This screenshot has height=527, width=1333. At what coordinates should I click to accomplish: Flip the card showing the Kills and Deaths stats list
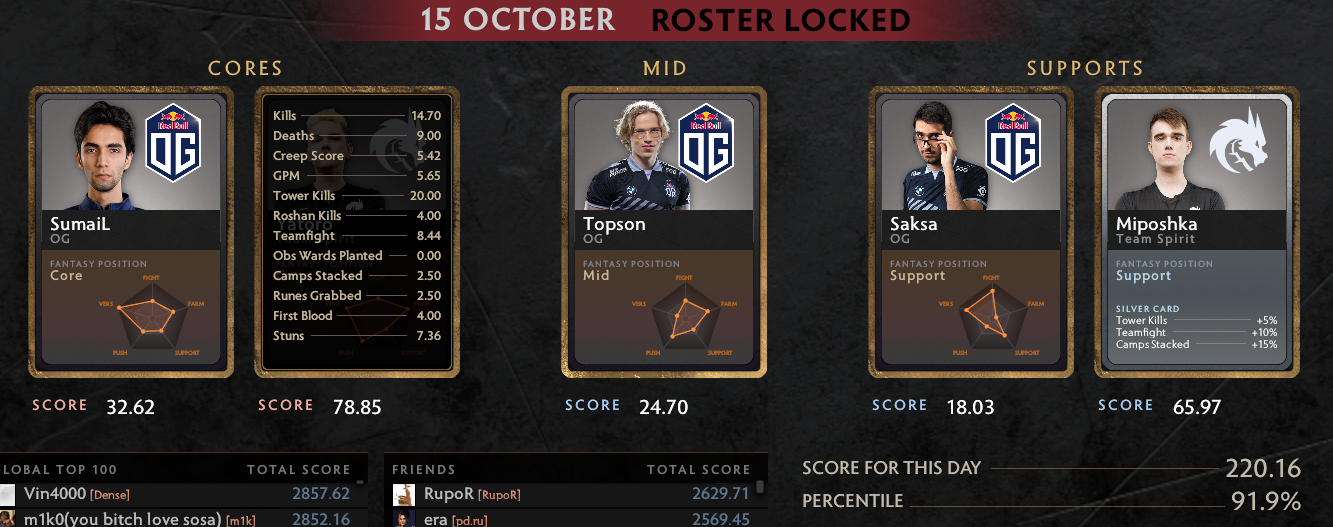[357, 231]
